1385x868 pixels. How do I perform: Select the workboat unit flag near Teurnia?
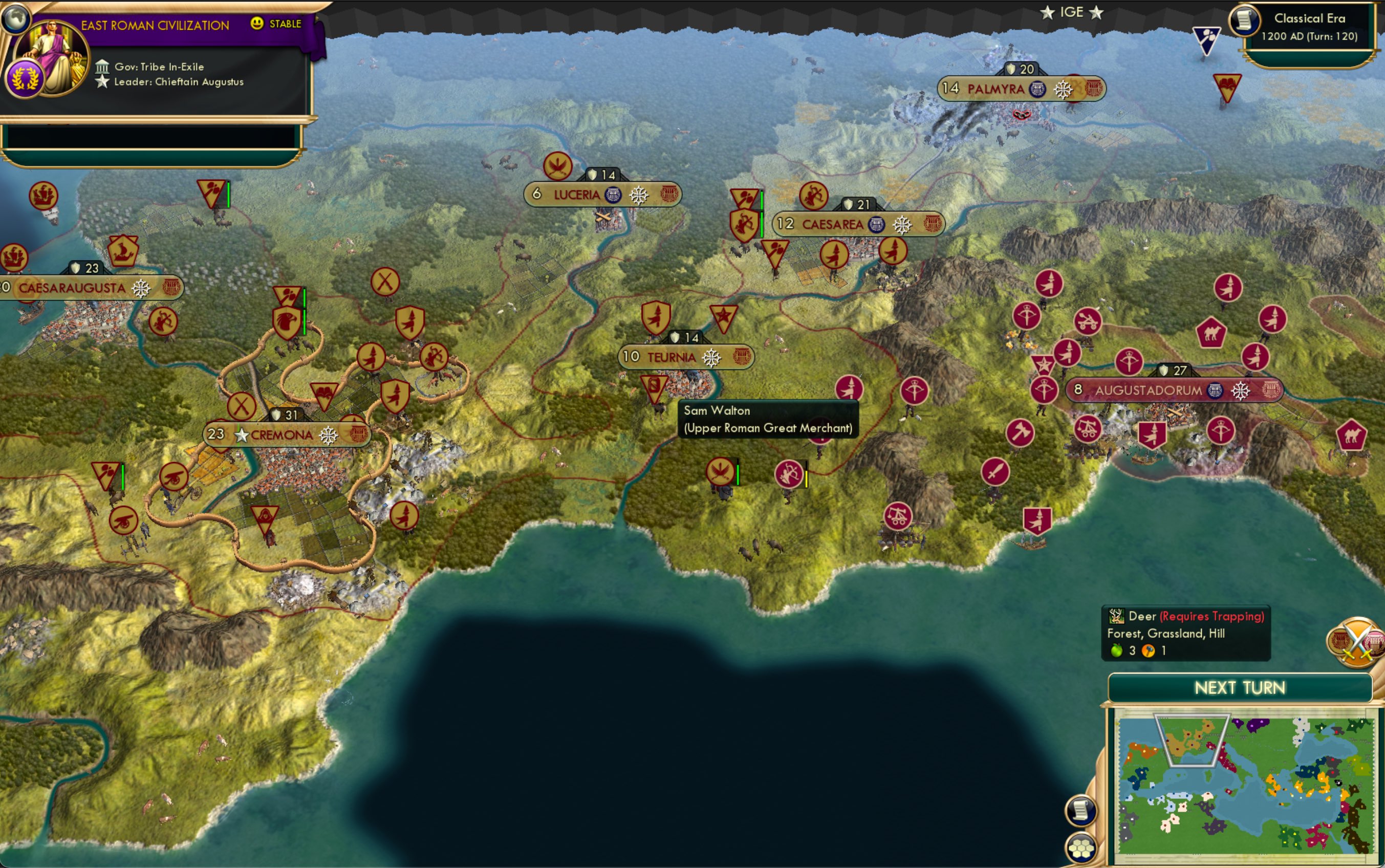pos(654,386)
